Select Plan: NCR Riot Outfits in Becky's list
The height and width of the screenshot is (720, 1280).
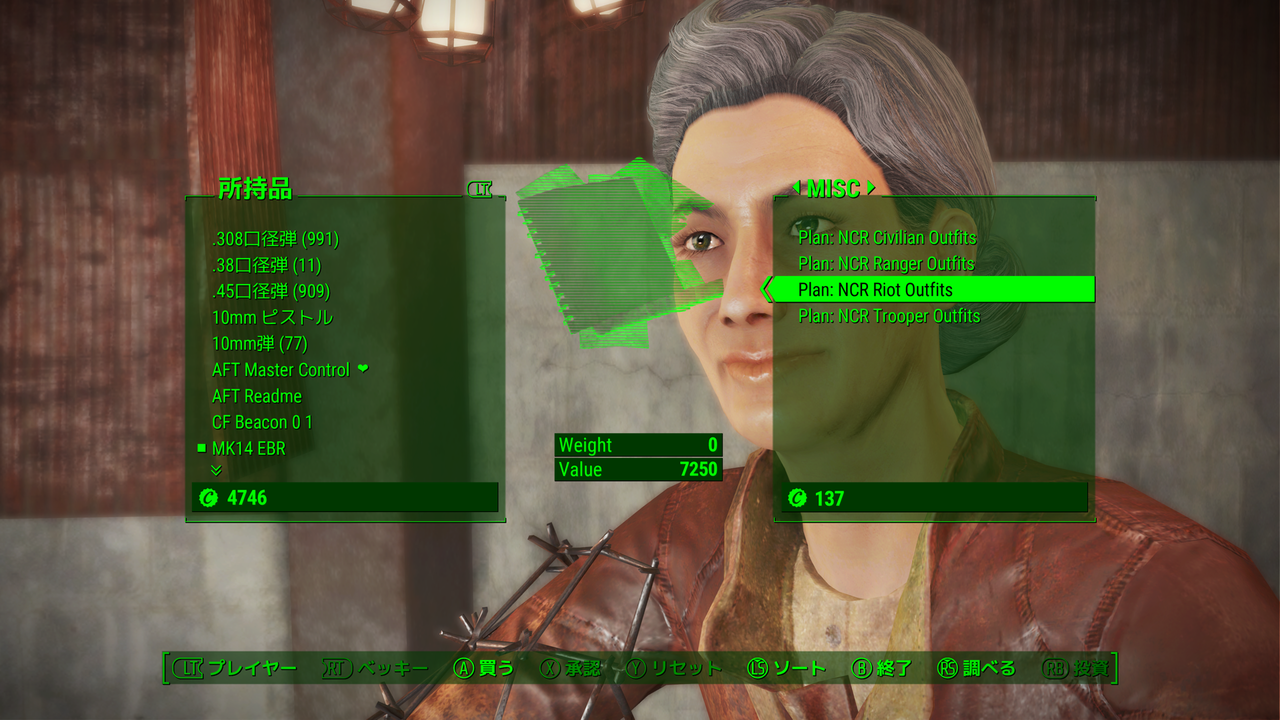point(878,289)
